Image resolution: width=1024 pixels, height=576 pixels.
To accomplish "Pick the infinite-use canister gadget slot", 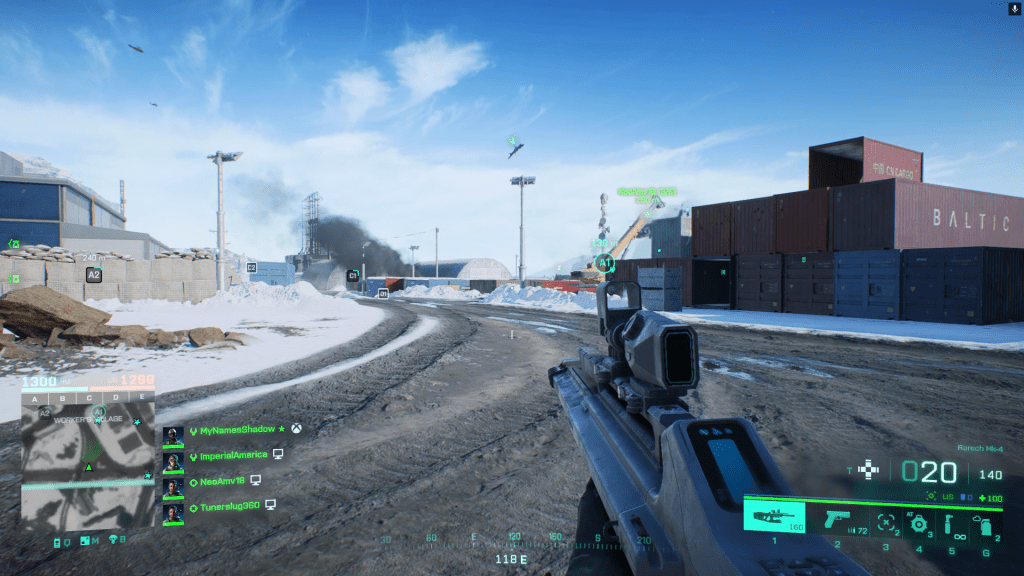I will pos(954,523).
